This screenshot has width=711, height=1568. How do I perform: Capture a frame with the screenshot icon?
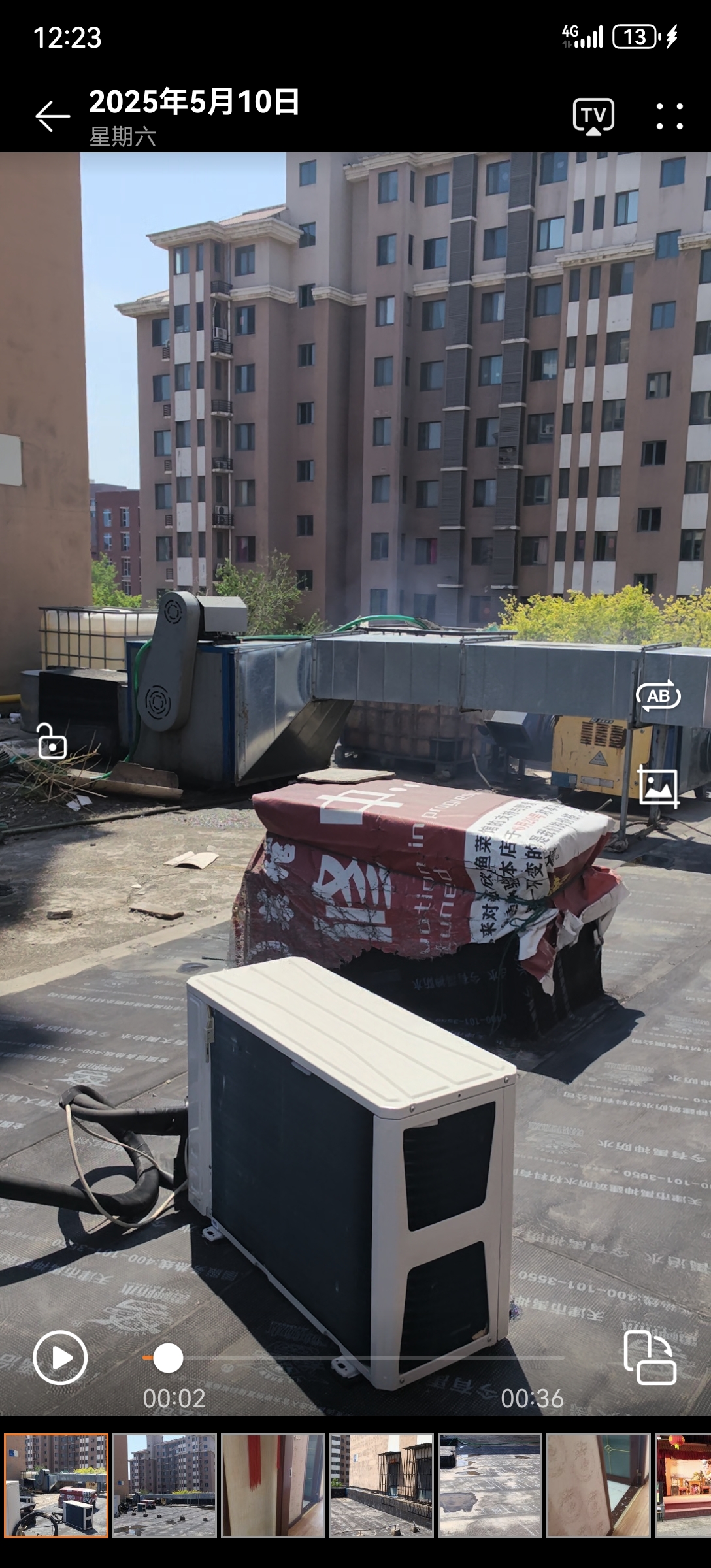(x=658, y=787)
